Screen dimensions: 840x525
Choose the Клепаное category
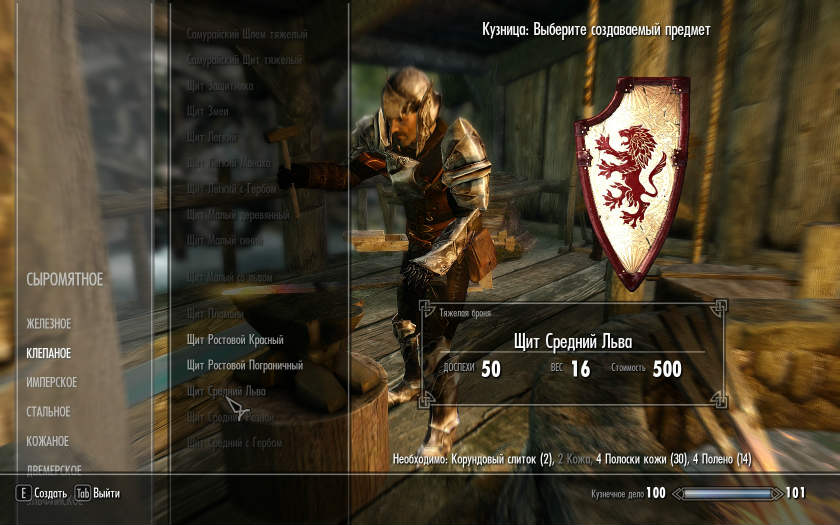point(49,353)
